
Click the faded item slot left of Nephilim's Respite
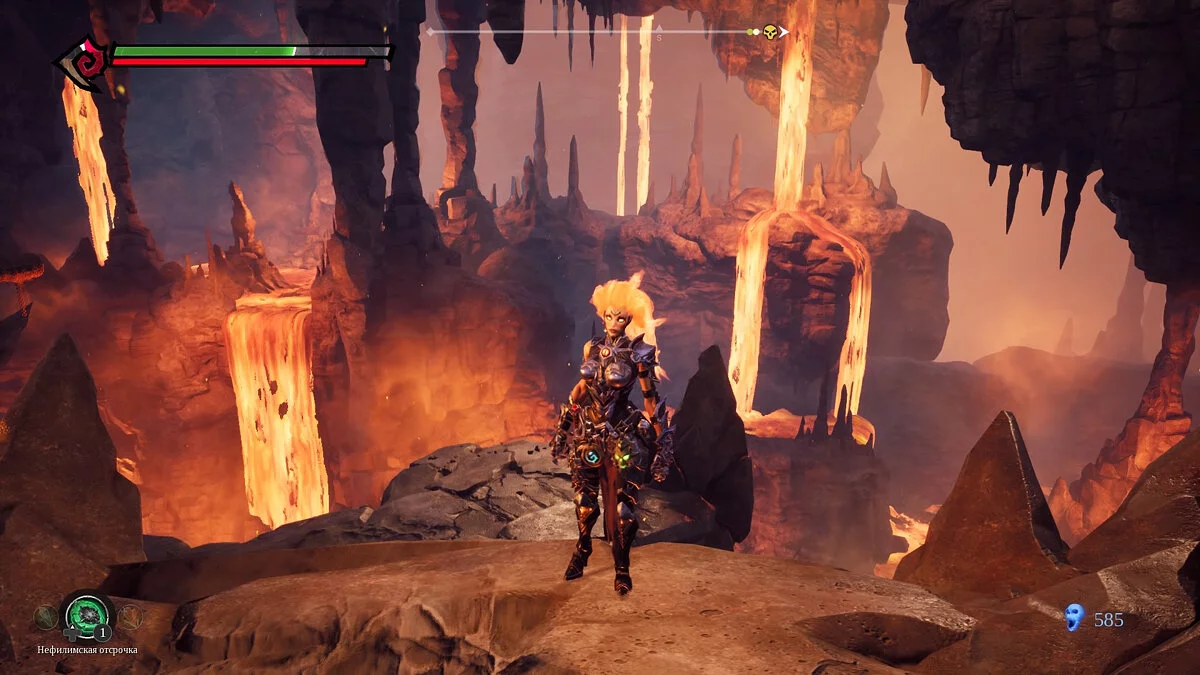(x=45, y=617)
